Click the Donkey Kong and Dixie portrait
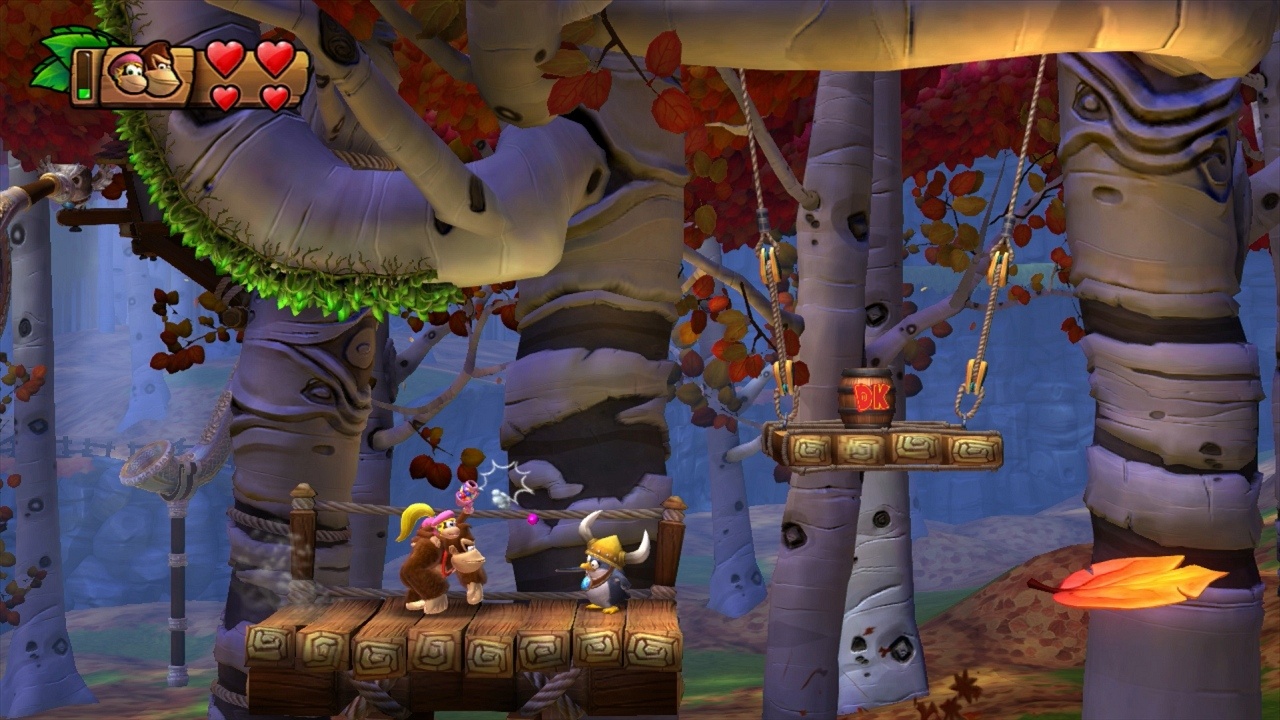This screenshot has width=1280, height=720. coord(146,72)
